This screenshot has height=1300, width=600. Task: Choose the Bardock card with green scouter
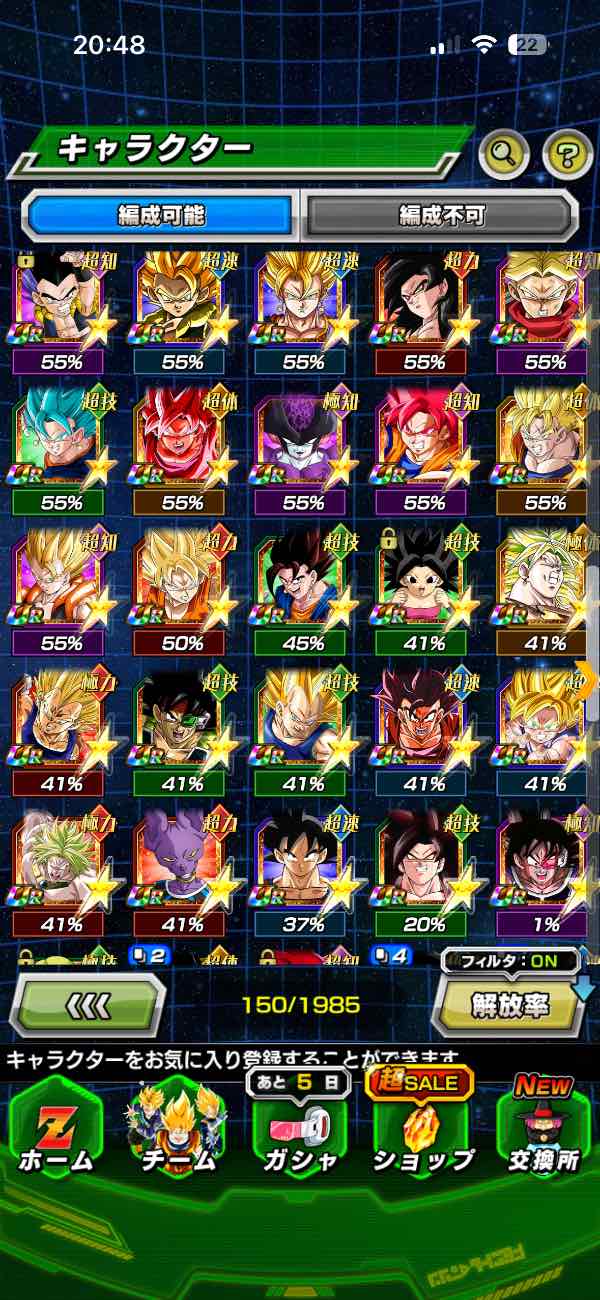[182, 732]
